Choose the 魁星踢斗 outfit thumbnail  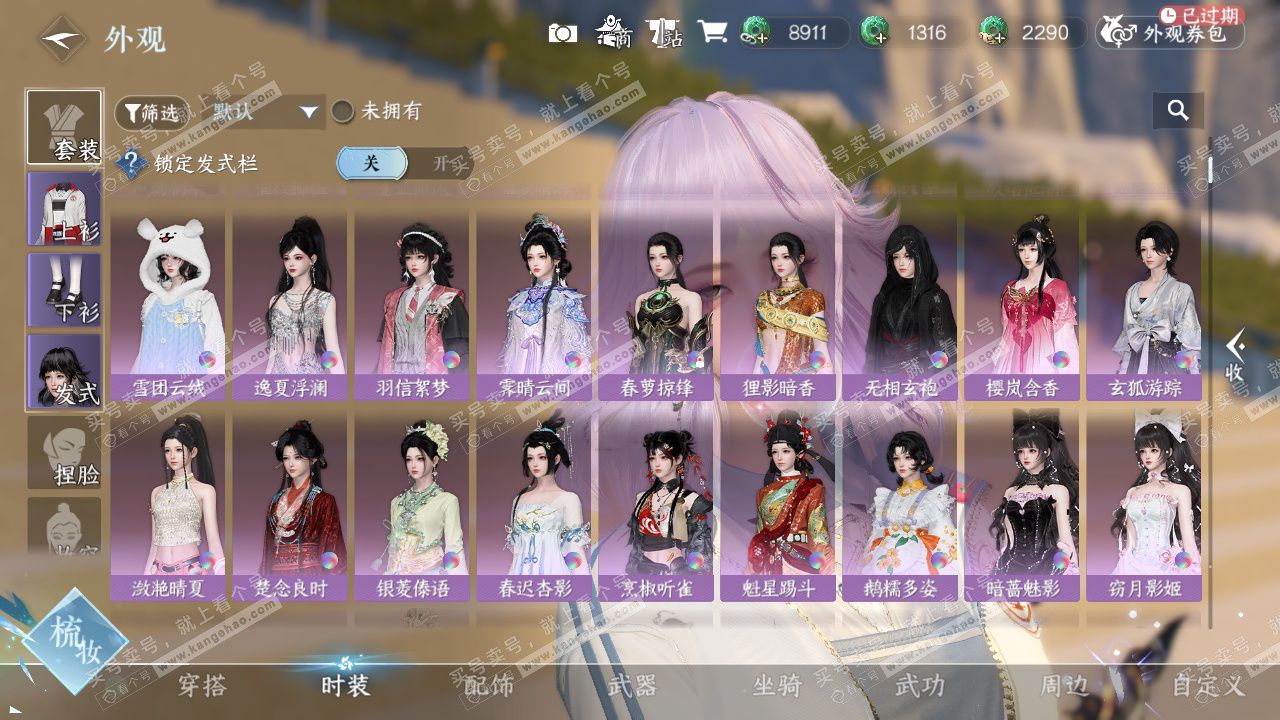pos(779,507)
